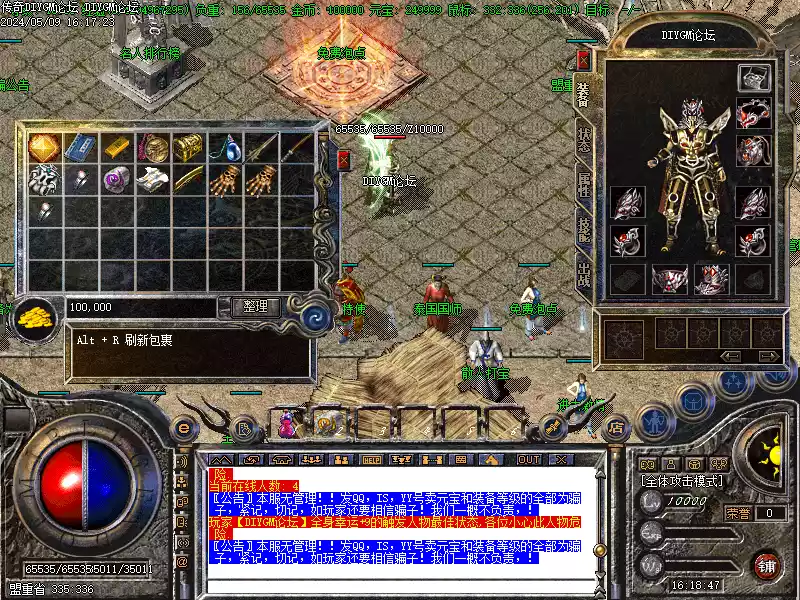Screen dimensions: 800x600
Task: Click the 整理 sort button
Action: point(256,307)
